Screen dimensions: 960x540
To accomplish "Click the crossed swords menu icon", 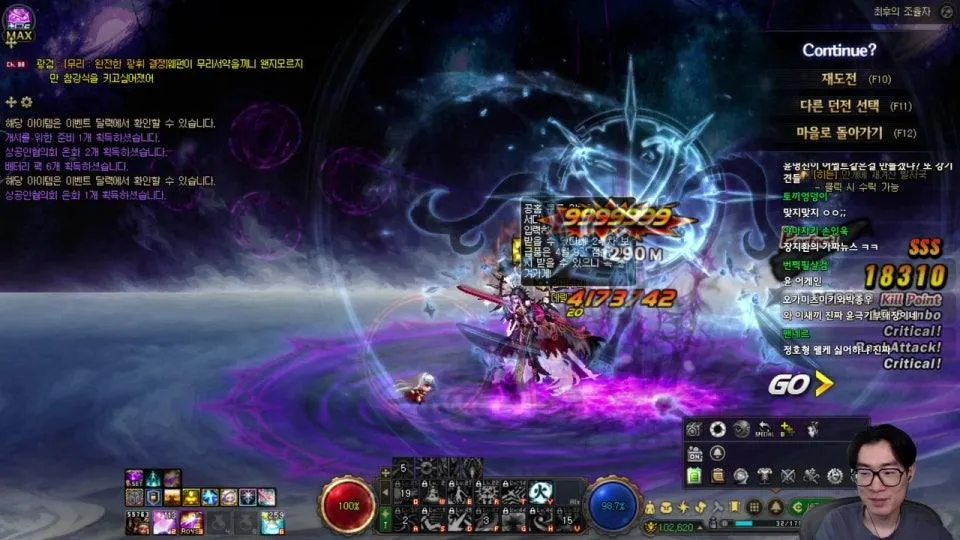I will tap(789, 477).
